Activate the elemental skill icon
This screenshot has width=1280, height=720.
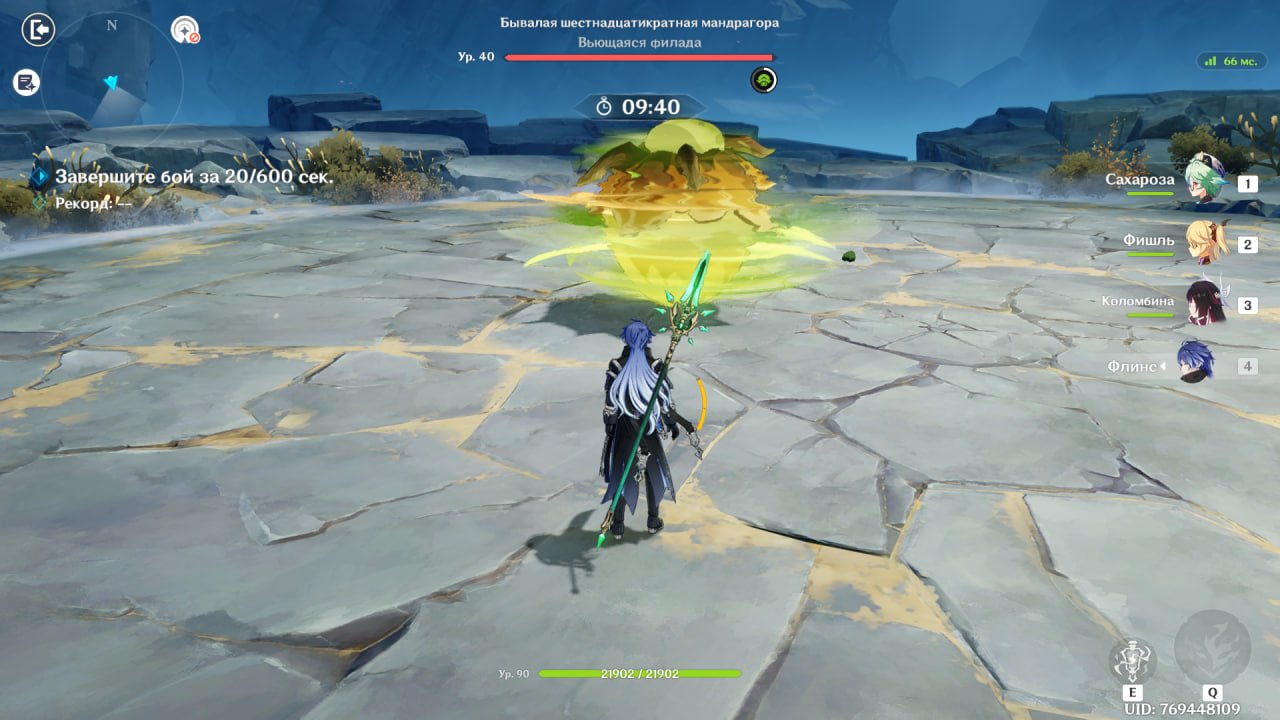[x=1132, y=661]
